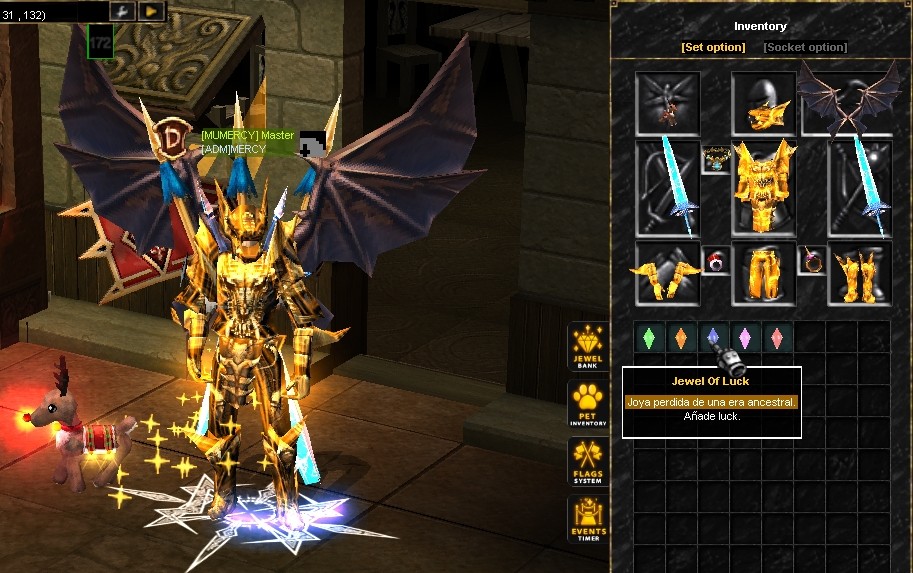Select the green jewel in the inventory
The height and width of the screenshot is (573, 913).
648,337
